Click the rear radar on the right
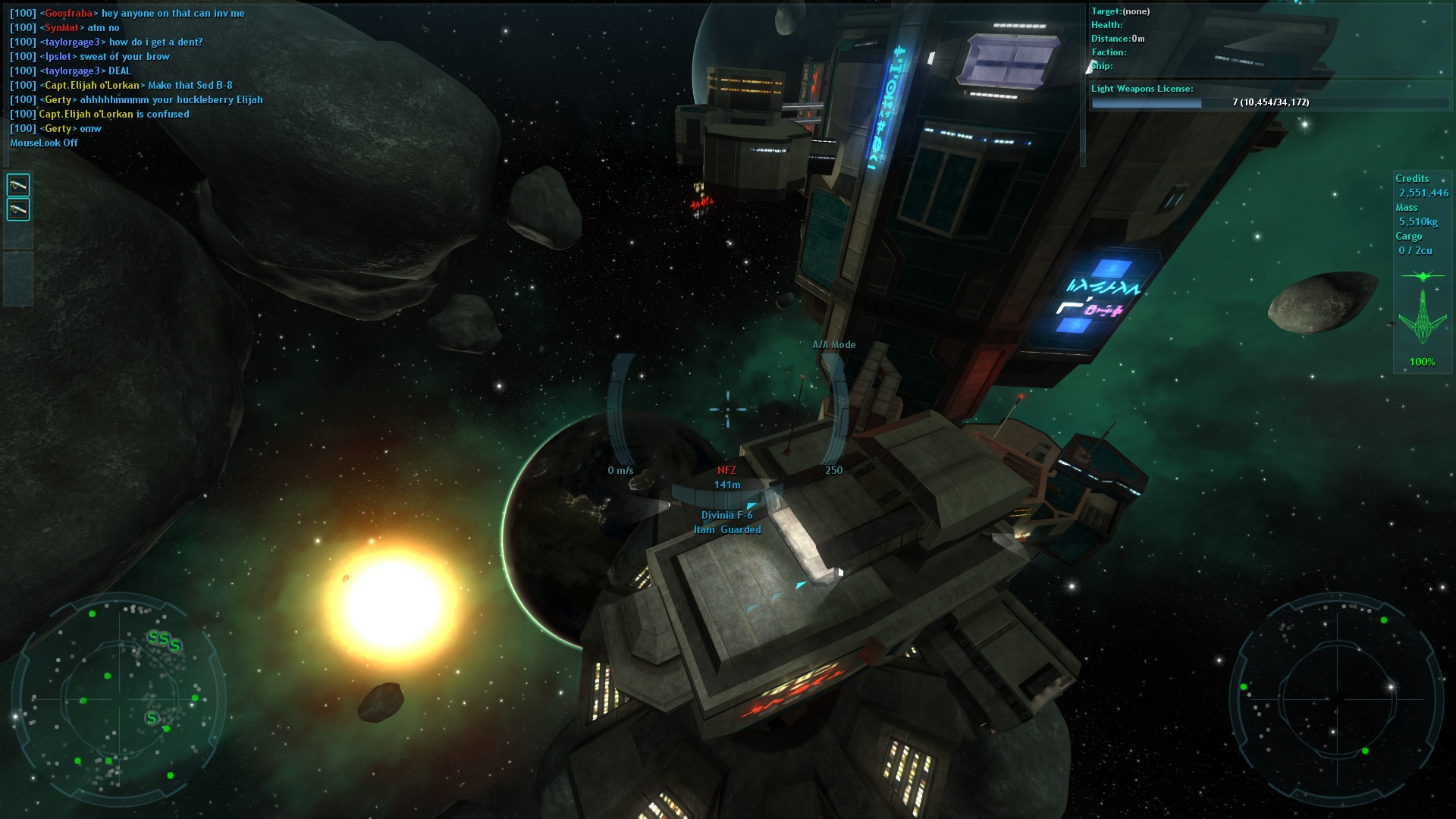 tap(1336, 698)
